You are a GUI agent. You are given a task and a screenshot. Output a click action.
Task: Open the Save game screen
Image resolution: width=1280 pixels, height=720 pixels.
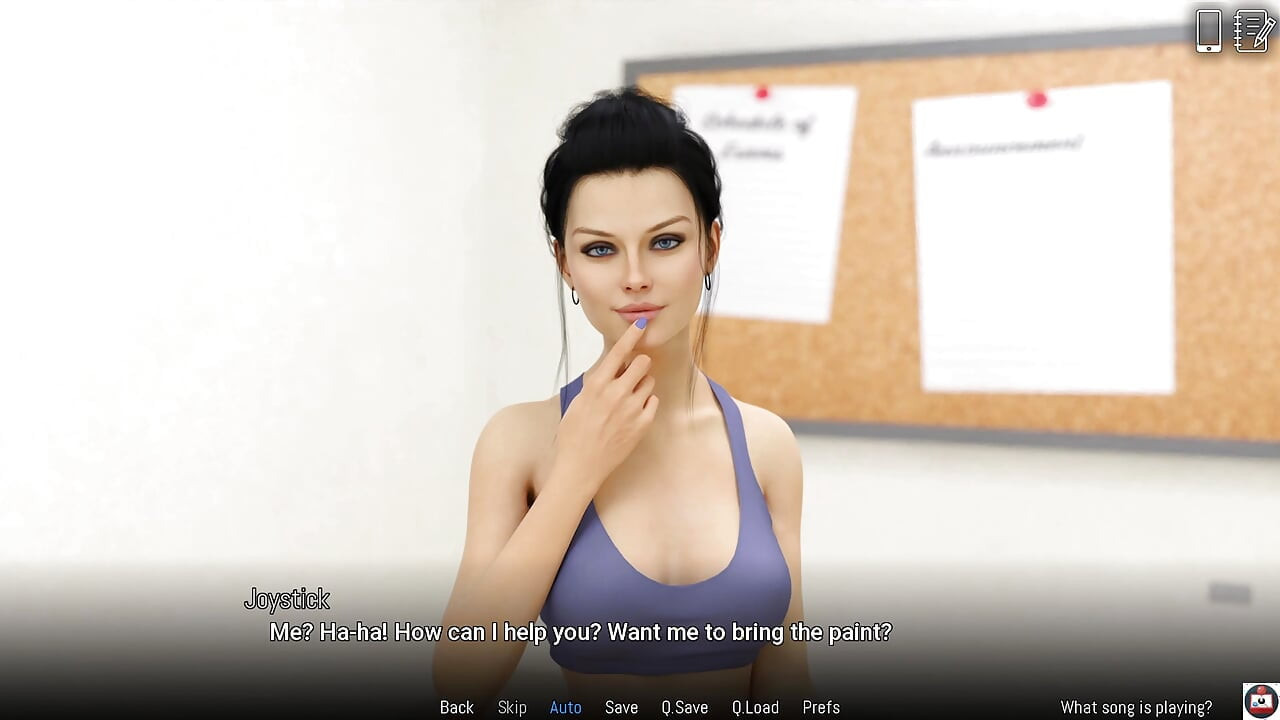(x=621, y=707)
